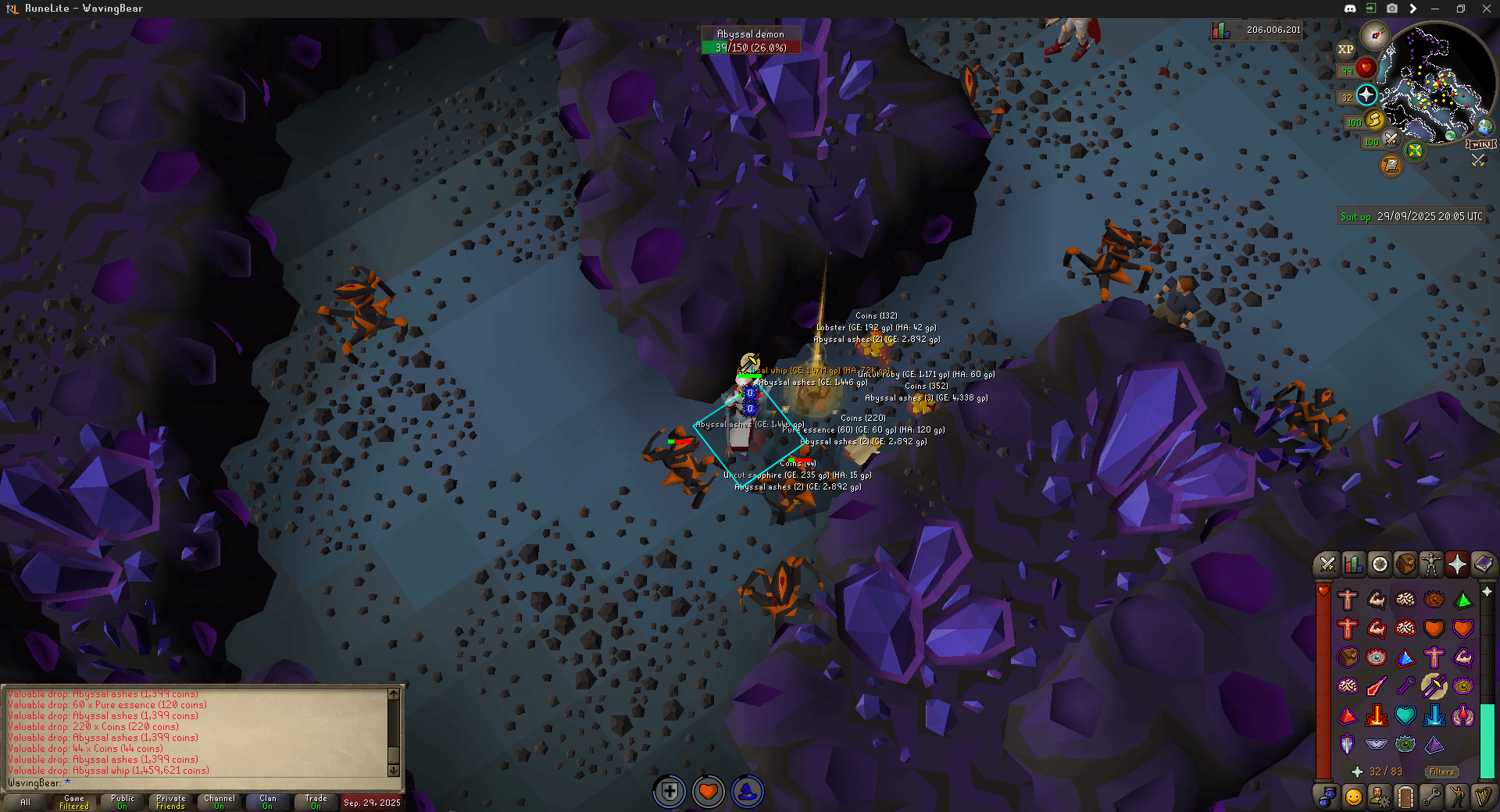
Task: Toggle the quick-prayers orb
Action: (x=1366, y=95)
